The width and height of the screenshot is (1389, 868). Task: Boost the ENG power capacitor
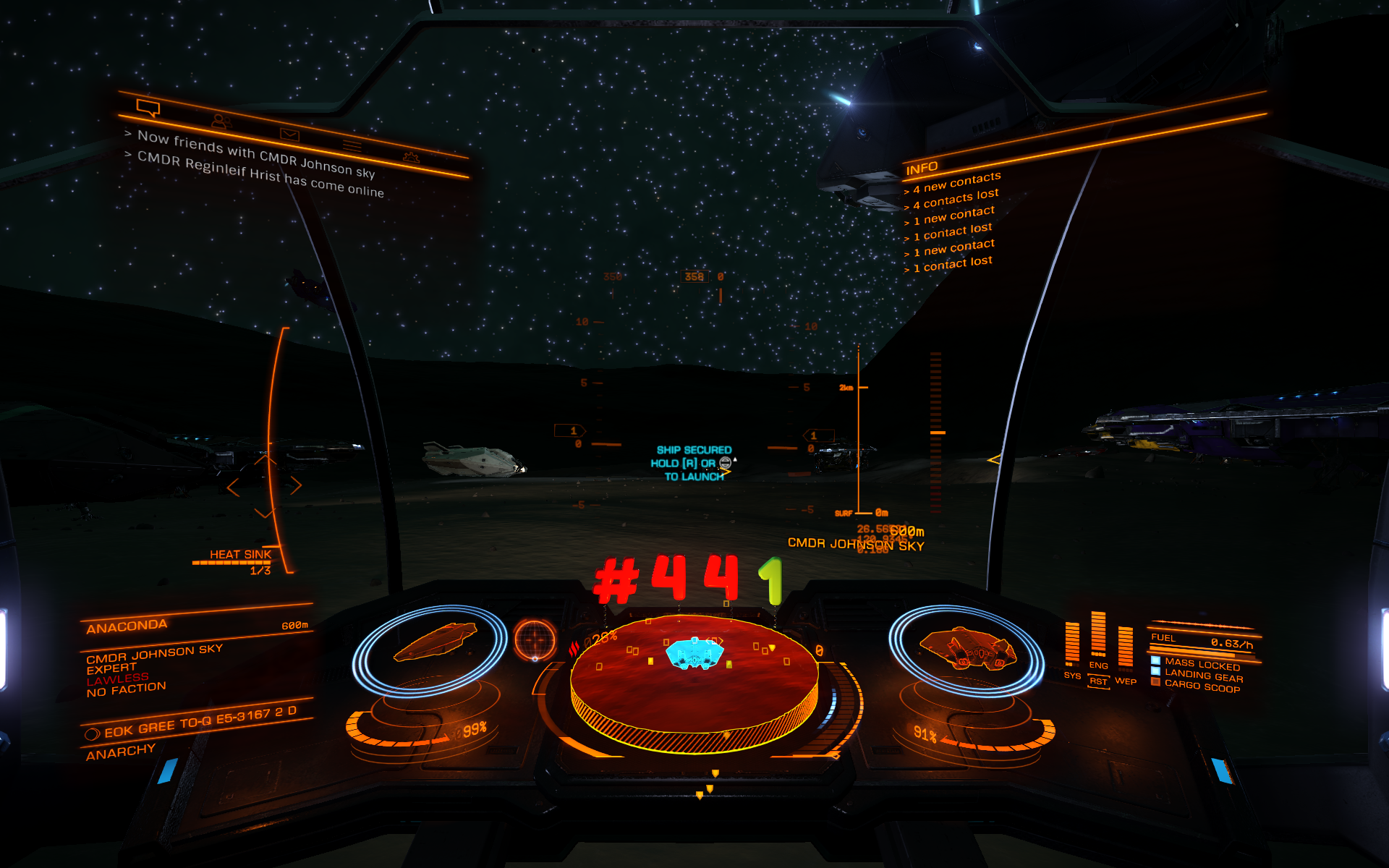tap(1098, 635)
